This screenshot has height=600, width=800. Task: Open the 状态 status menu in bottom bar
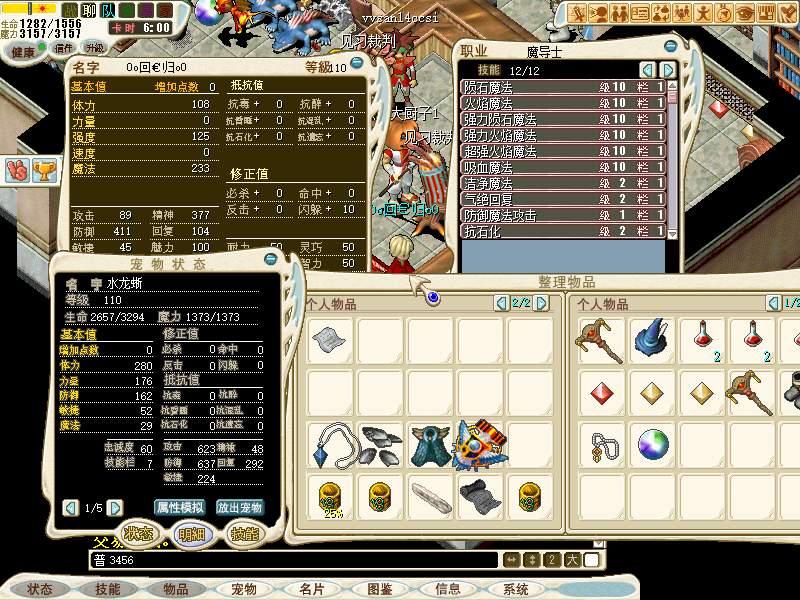click(40, 589)
